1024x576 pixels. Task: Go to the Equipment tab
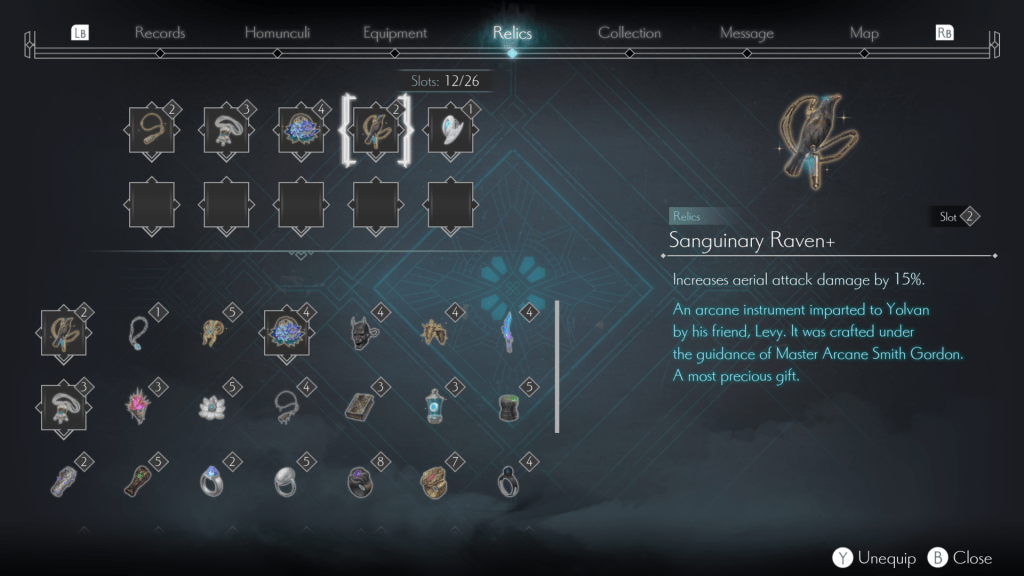[396, 33]
